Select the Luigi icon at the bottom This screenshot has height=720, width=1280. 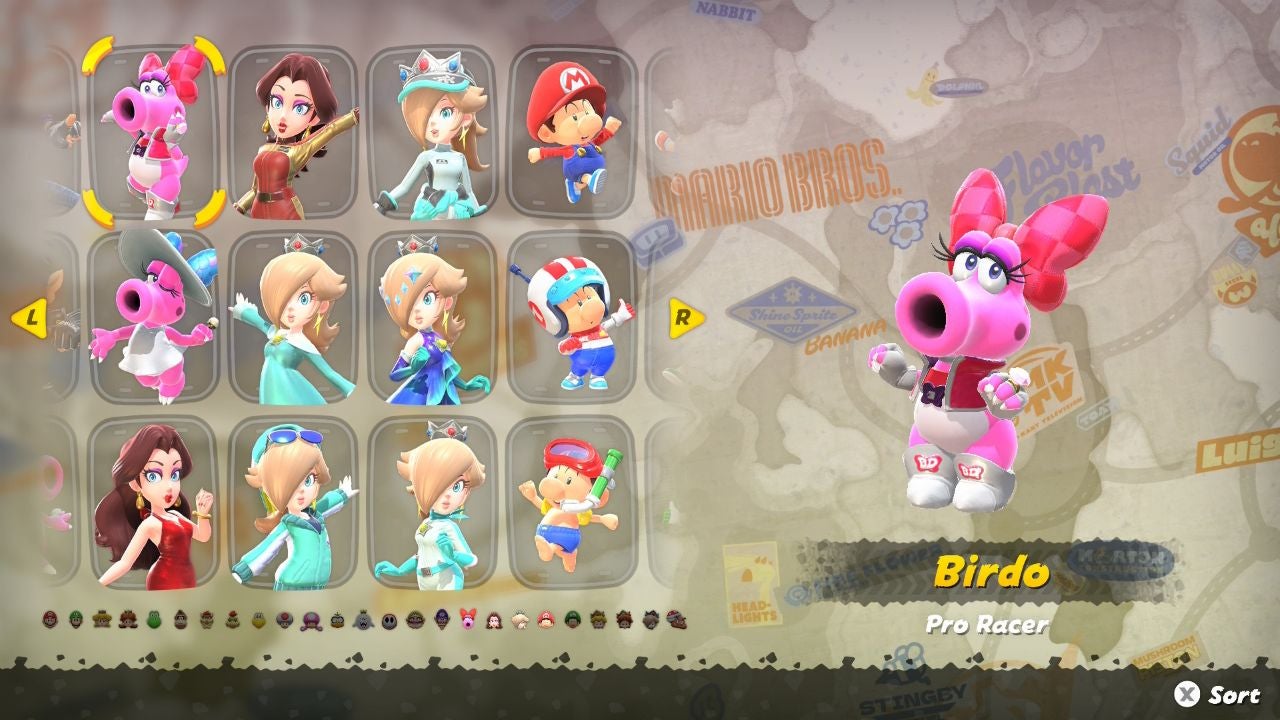tap(77, 620)
